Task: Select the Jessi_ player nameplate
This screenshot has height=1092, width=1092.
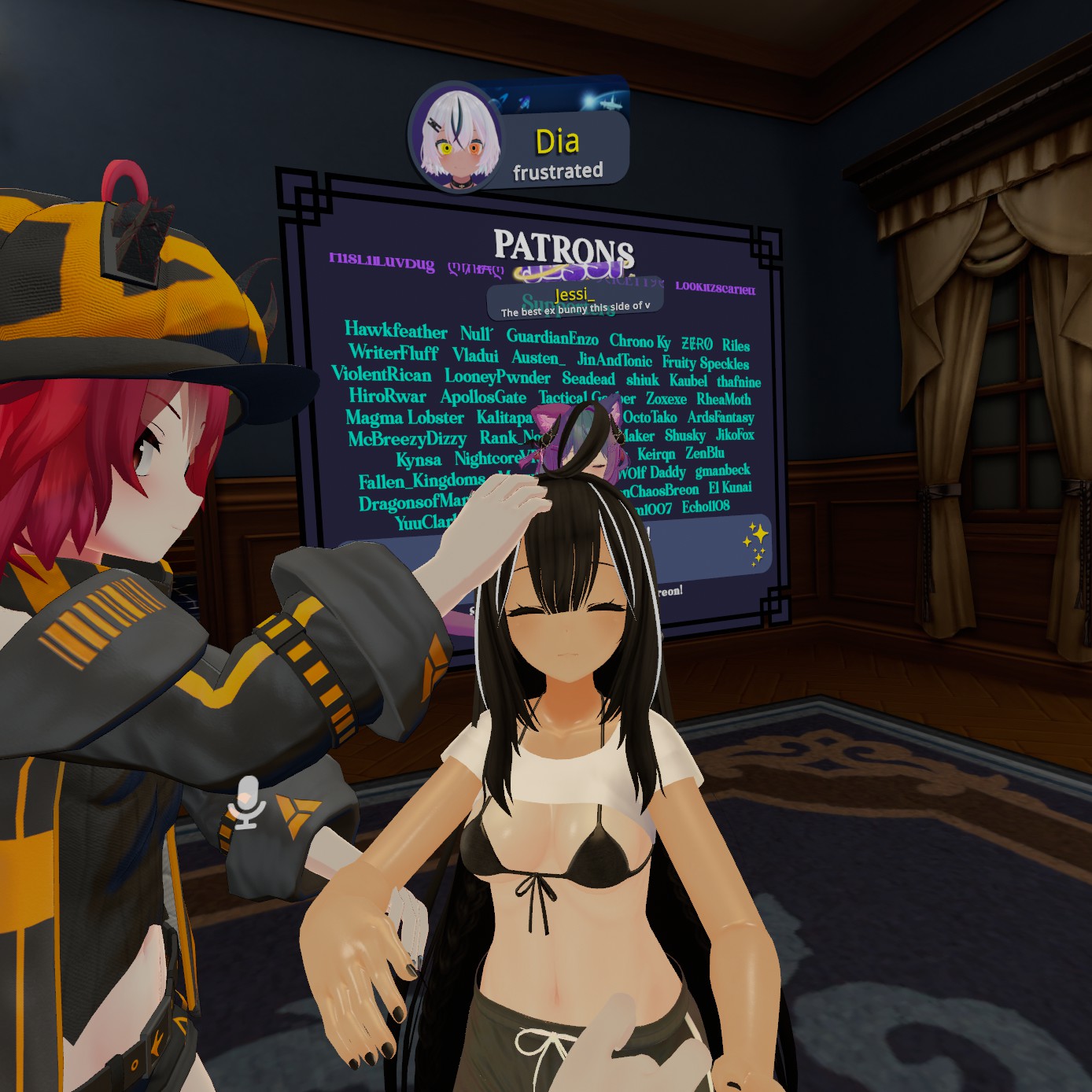Action: click(x=575, y=301)
